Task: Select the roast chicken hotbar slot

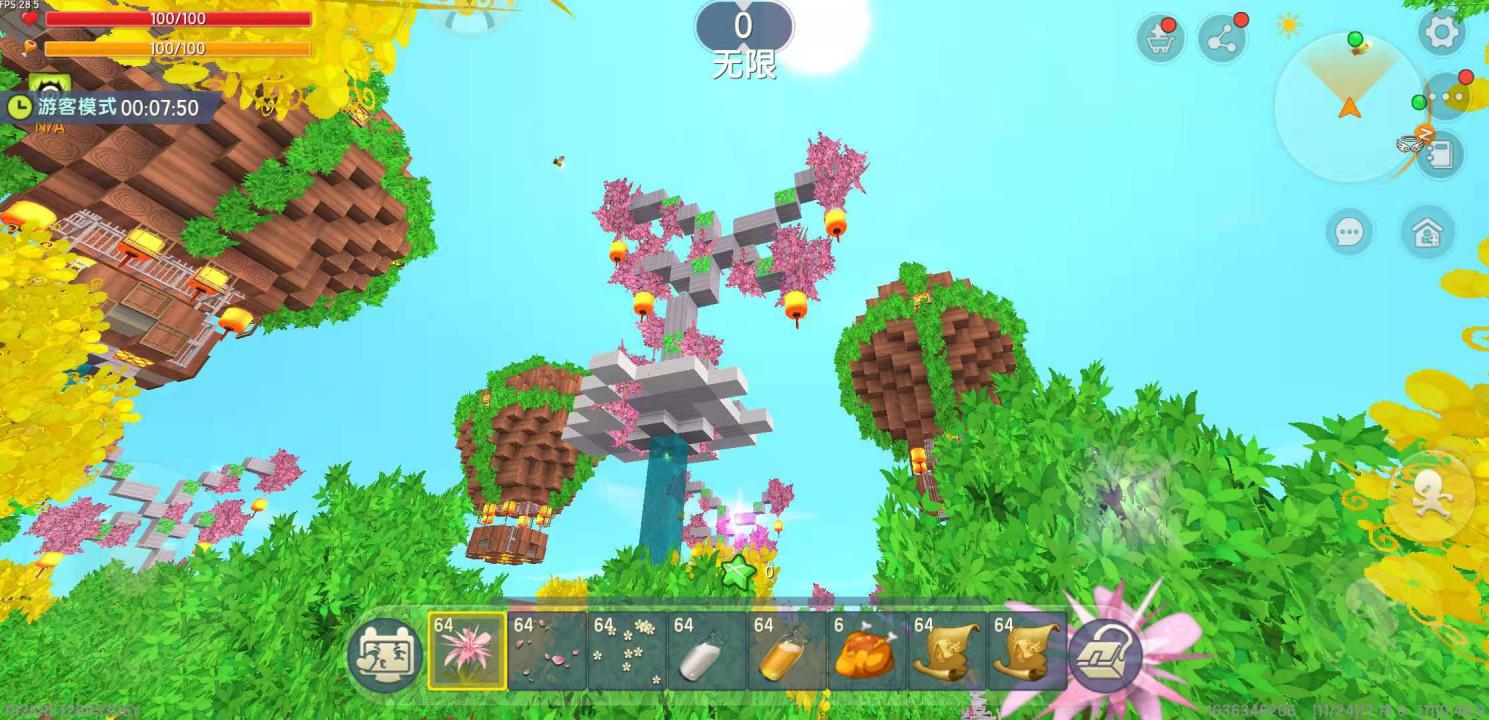Action: 867,651
